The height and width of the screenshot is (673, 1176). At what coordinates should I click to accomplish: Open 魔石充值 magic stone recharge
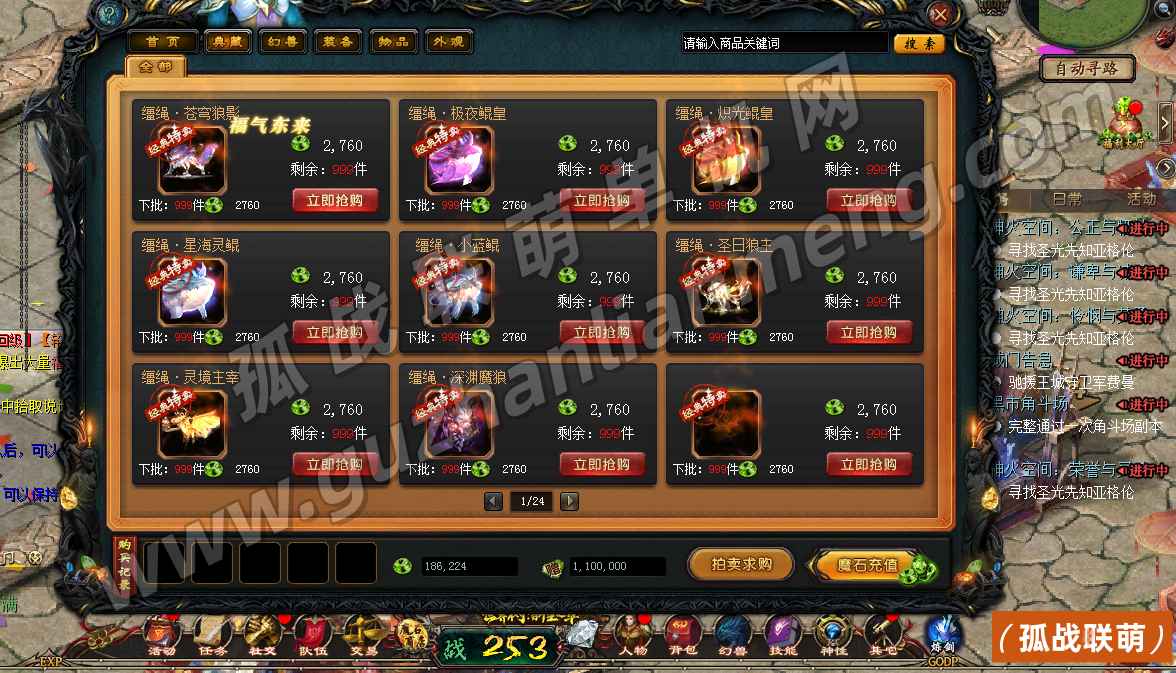coord(868,565)
